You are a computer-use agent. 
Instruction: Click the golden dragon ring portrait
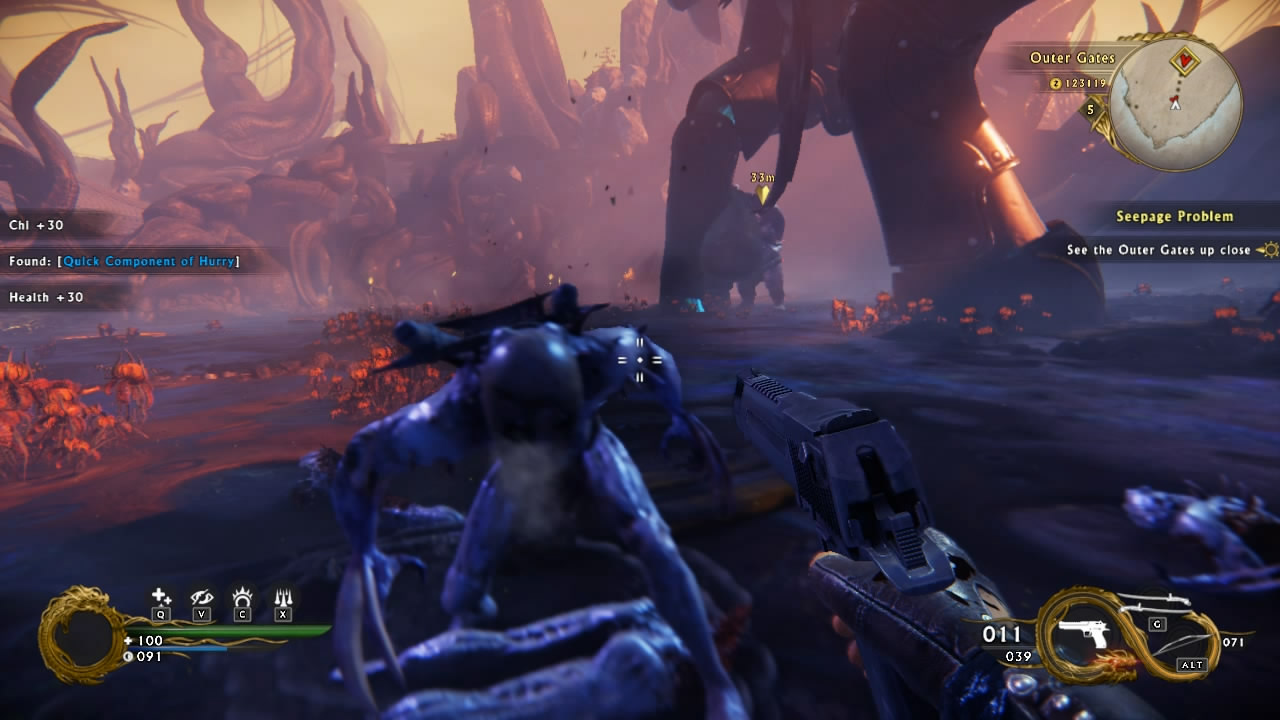tap(81, 635)
